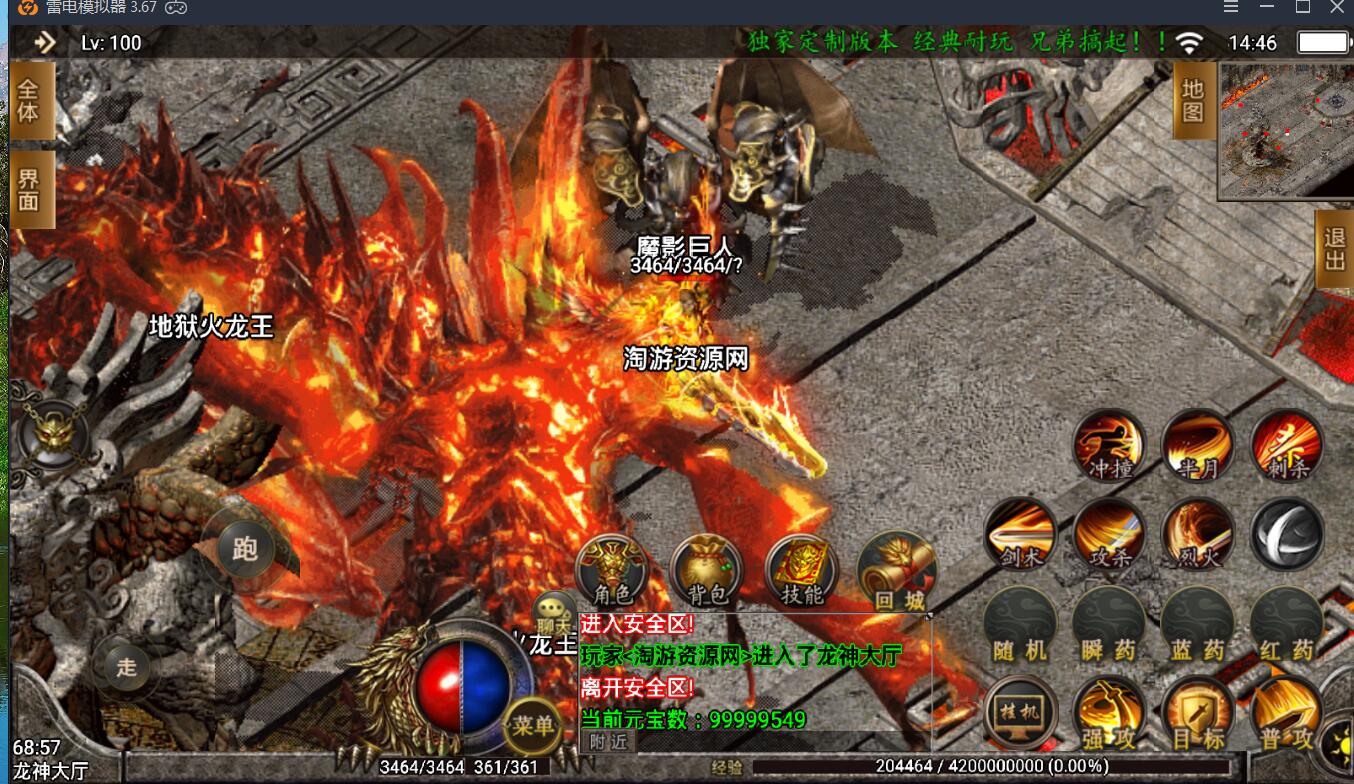Activate the 烈火 flame sword skill
The width and height of the screenshot is (1354, 784).
tap(1198, 533)
